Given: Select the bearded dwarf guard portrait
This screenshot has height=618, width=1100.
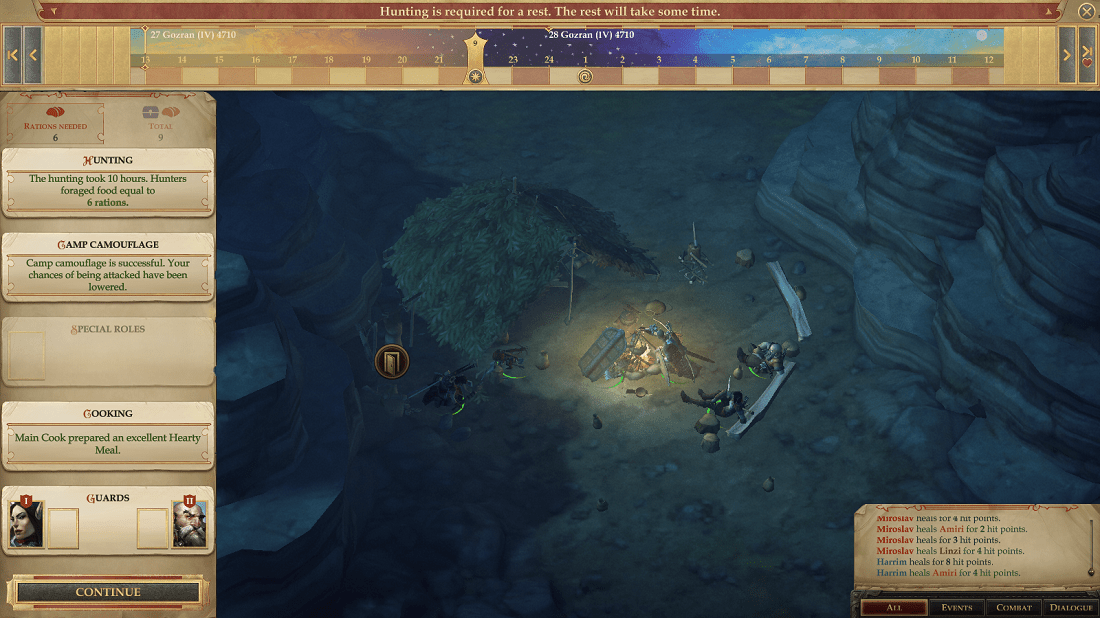Looking at the screenshot, I should [x=189, y=523].
